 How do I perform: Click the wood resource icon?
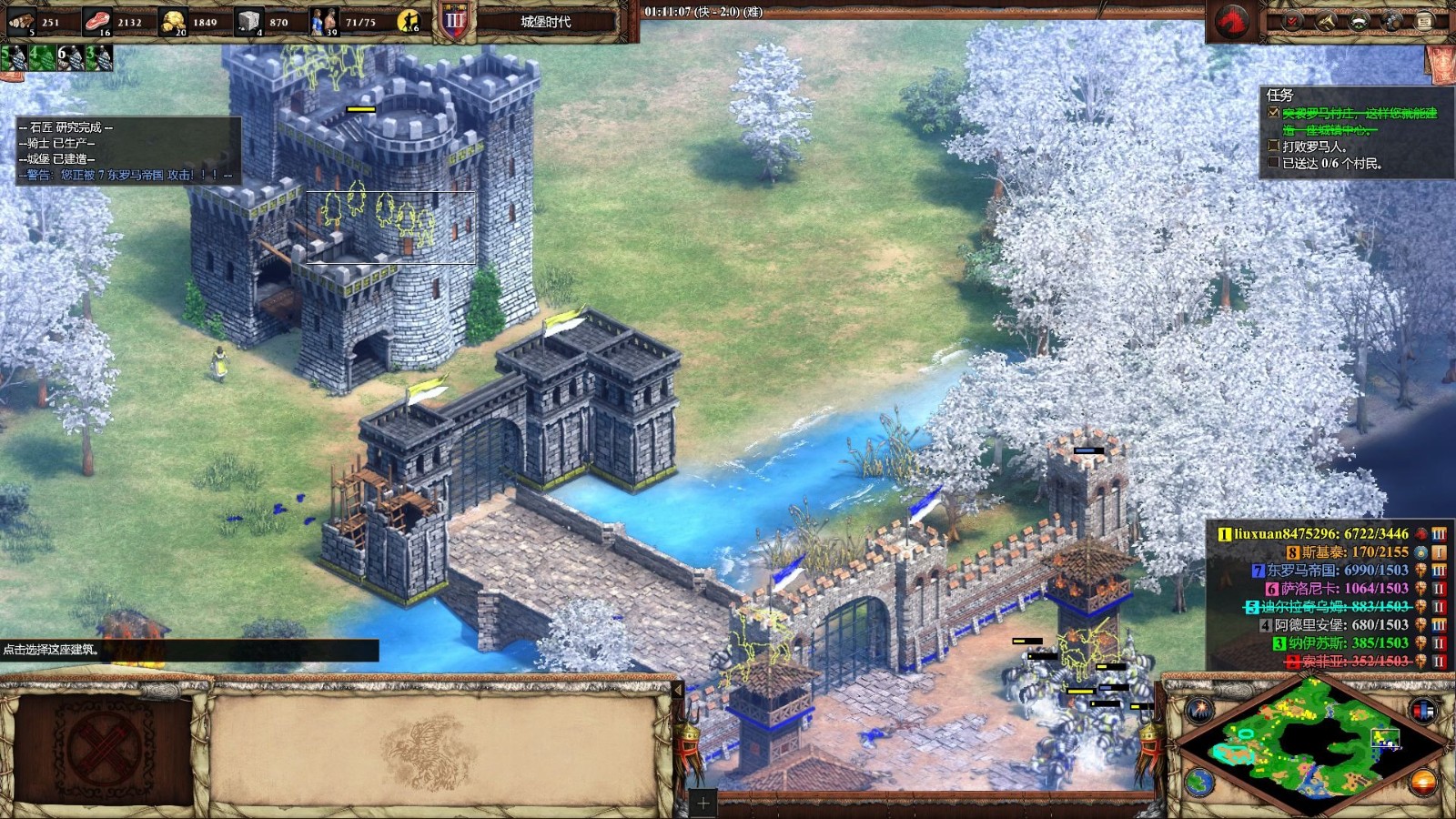(21, 21)
